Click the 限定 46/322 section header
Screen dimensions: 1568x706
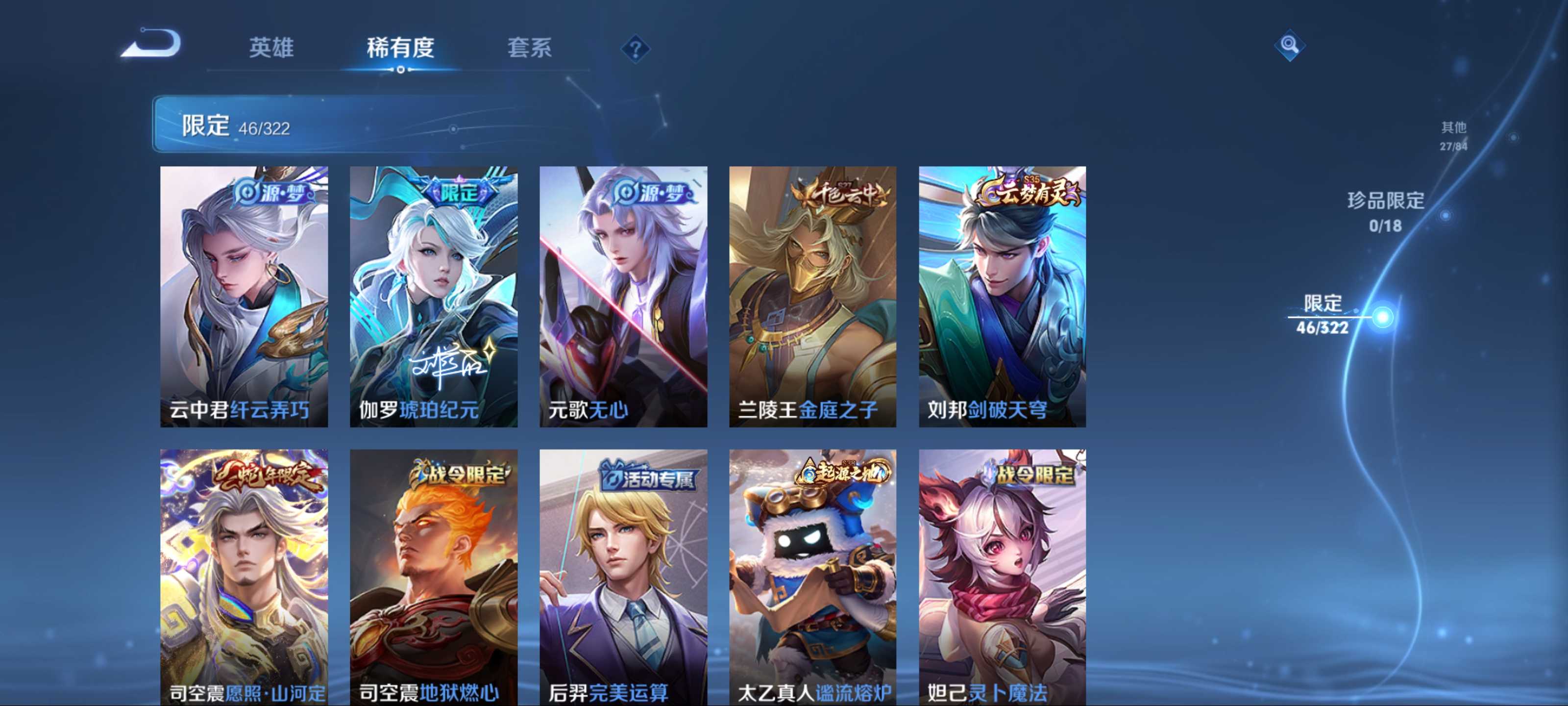point(236,126)
